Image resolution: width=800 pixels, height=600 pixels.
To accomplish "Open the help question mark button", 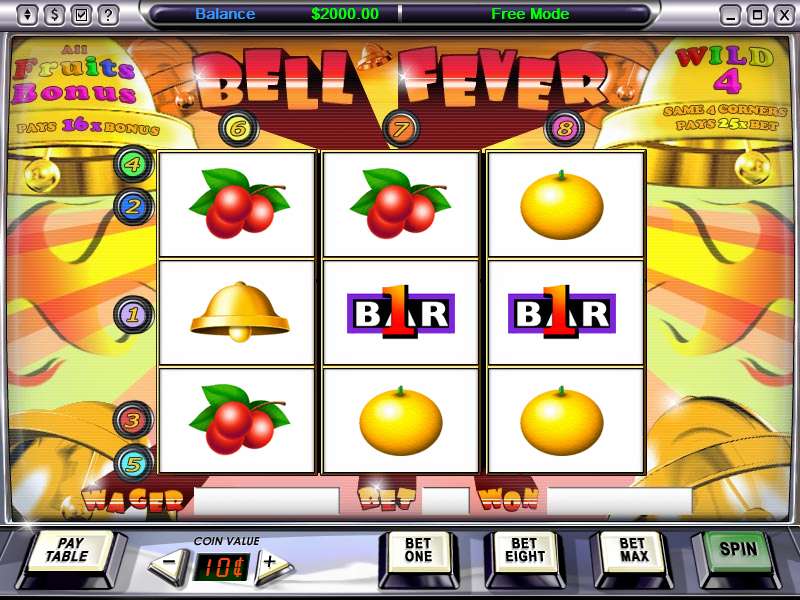I will tap(108, 15).
